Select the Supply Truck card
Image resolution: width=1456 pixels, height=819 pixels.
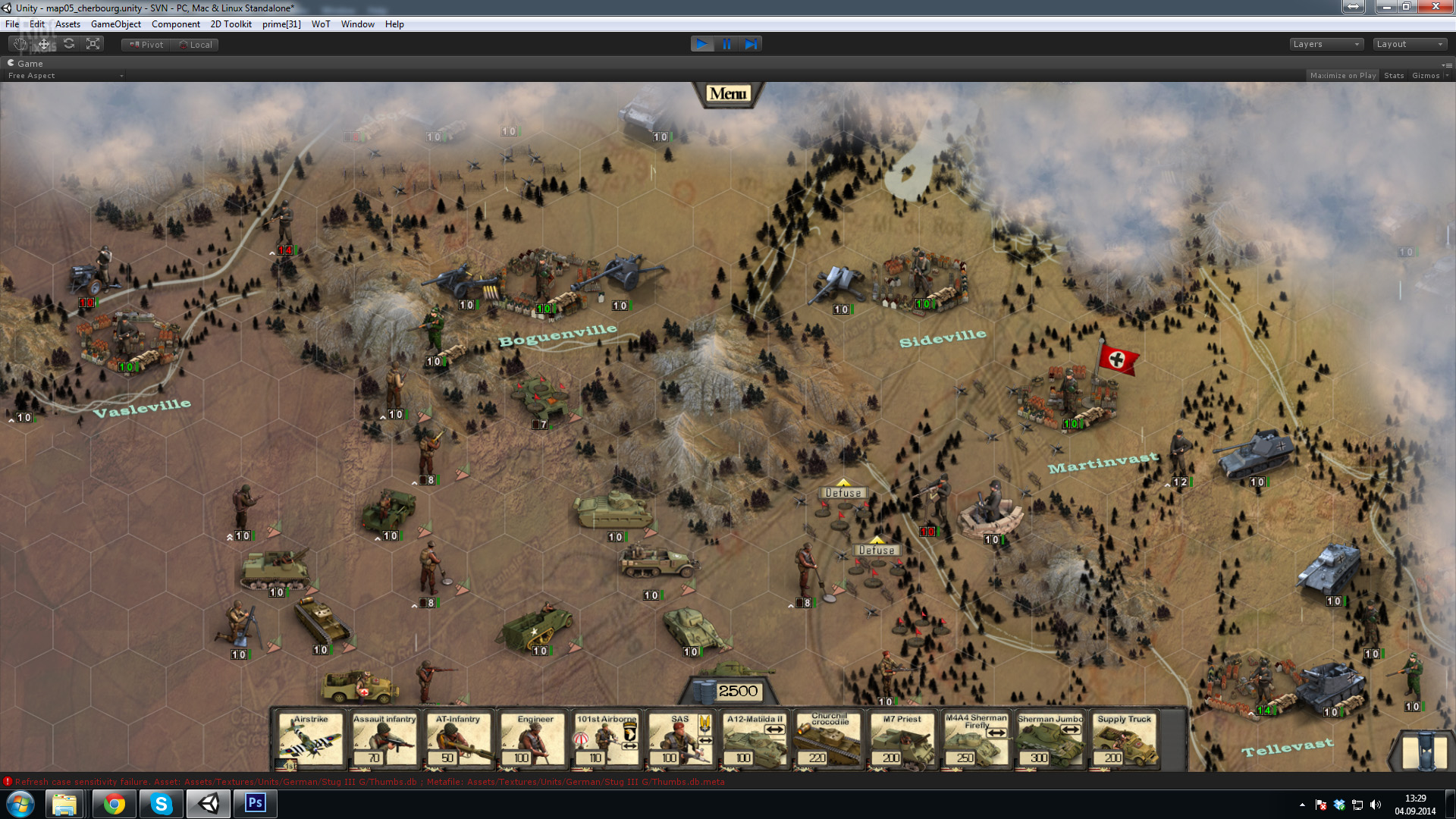(x=1124, y=741)
